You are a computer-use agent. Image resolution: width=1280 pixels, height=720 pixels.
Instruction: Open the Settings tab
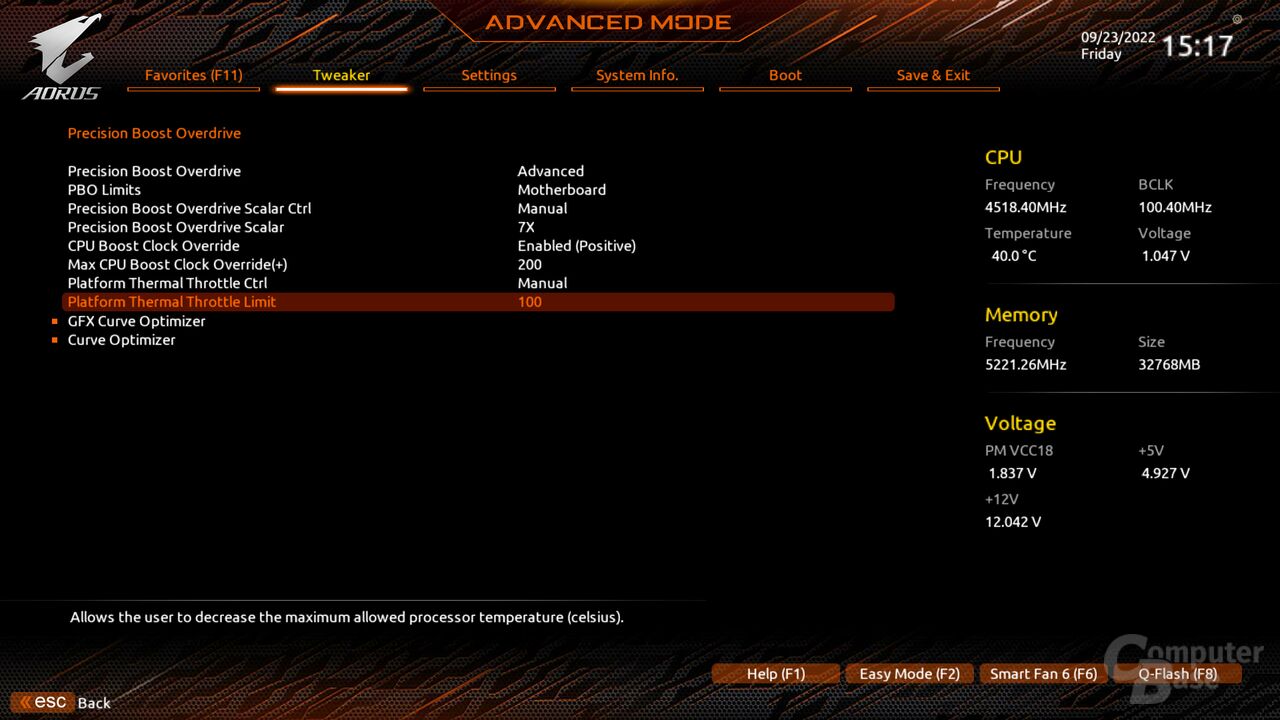click(489, 75)
